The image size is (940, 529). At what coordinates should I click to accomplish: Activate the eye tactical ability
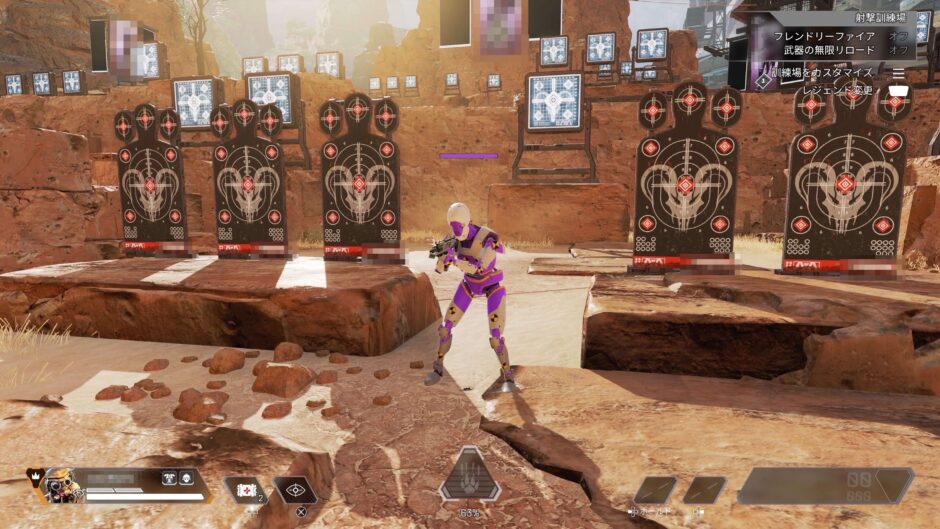click(x=296, y=490)
